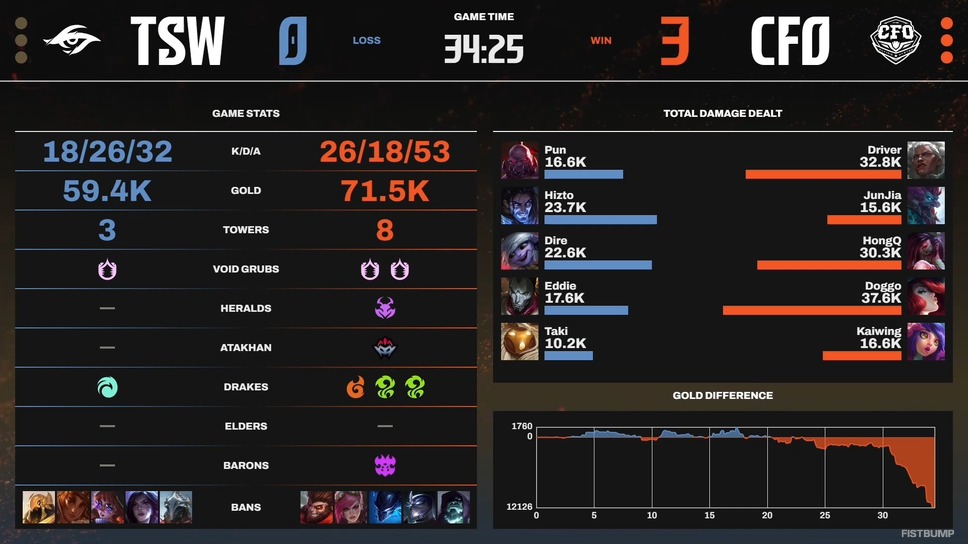Pick Taki's champion portrait
The width and height of the screenshot is (968, 544).
[520, 341]
